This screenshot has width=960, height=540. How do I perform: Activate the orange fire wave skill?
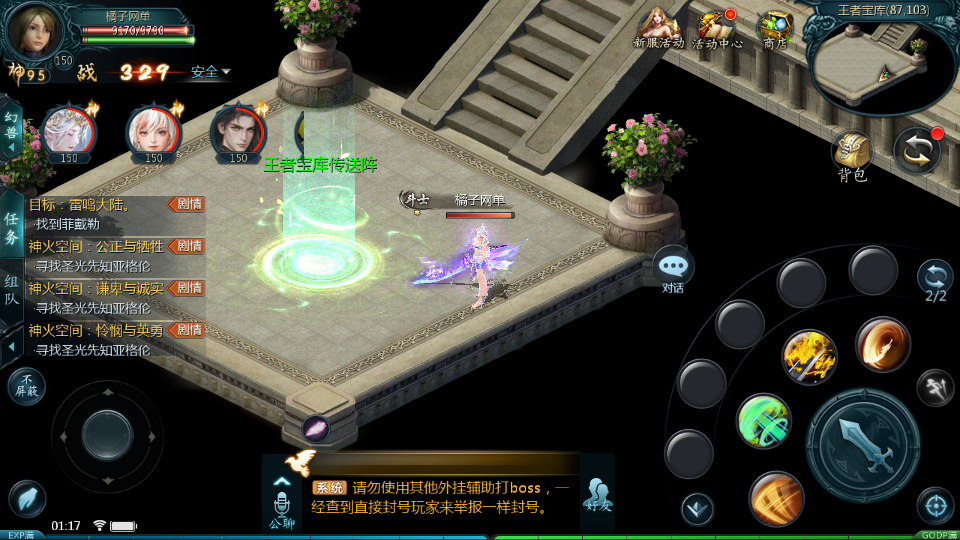[776, 497]
